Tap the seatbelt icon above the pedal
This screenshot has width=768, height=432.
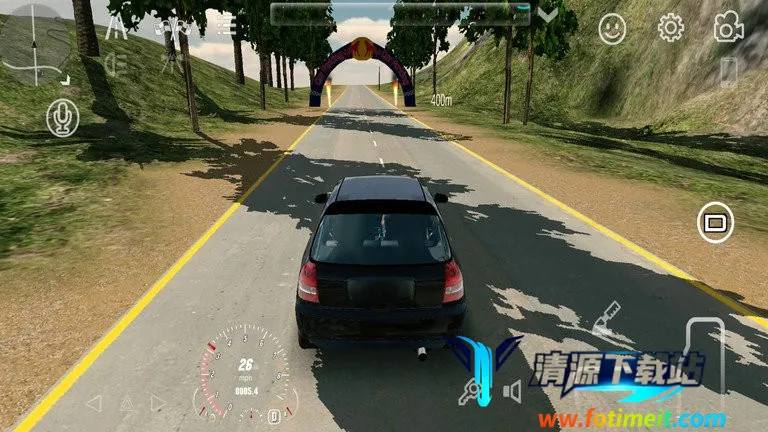pyautogui.click(x=607, y=318)
